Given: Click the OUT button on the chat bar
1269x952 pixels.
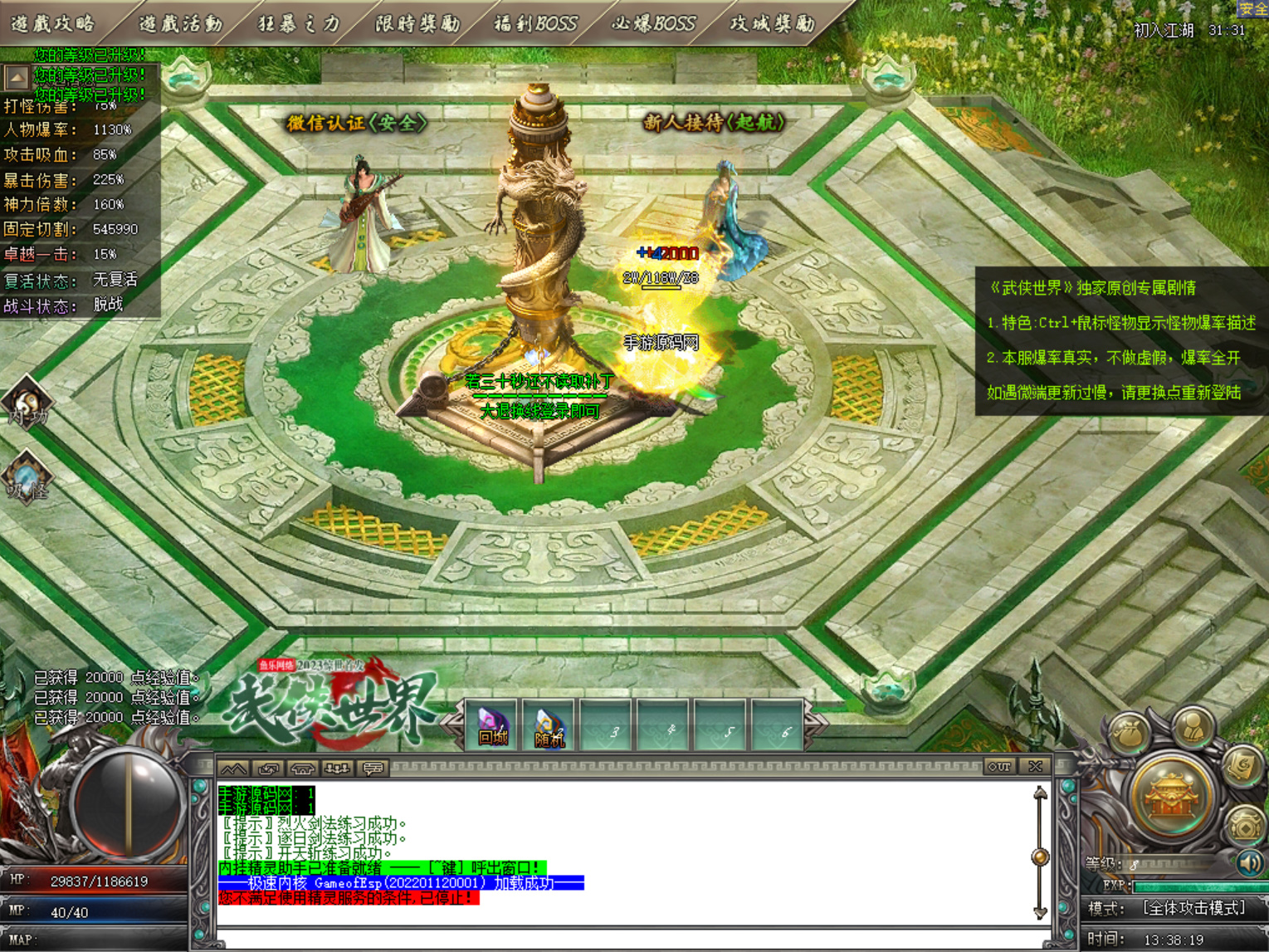Looking at the screenshot, I should click(x=999, y=767).
